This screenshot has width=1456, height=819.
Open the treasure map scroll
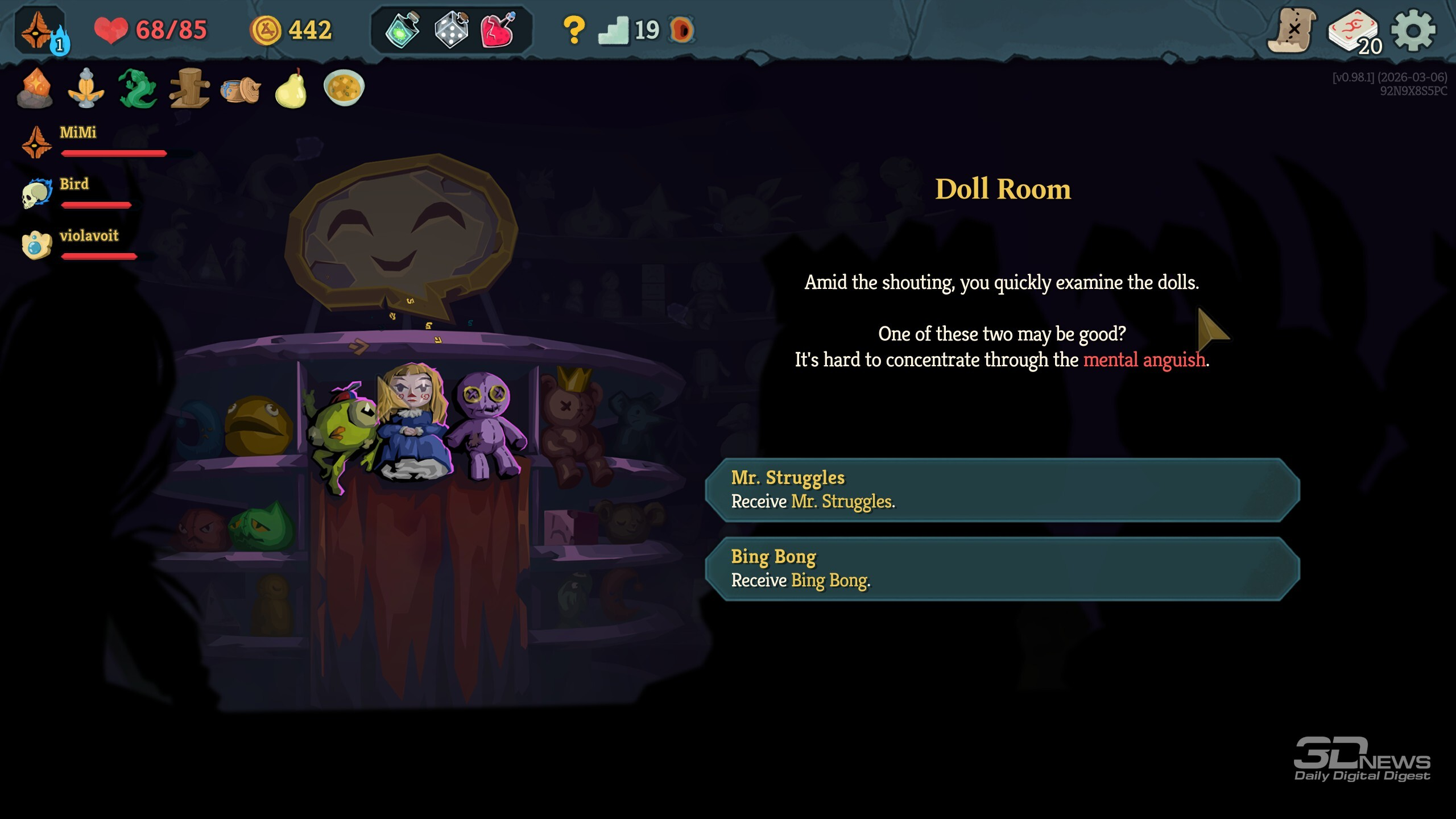1292,30
